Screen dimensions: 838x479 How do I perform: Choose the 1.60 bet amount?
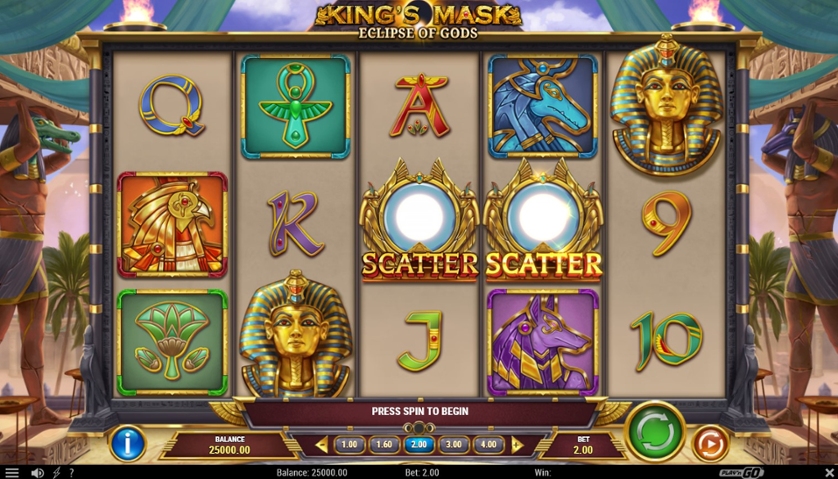pyautogui.click(x=384, y=445)
